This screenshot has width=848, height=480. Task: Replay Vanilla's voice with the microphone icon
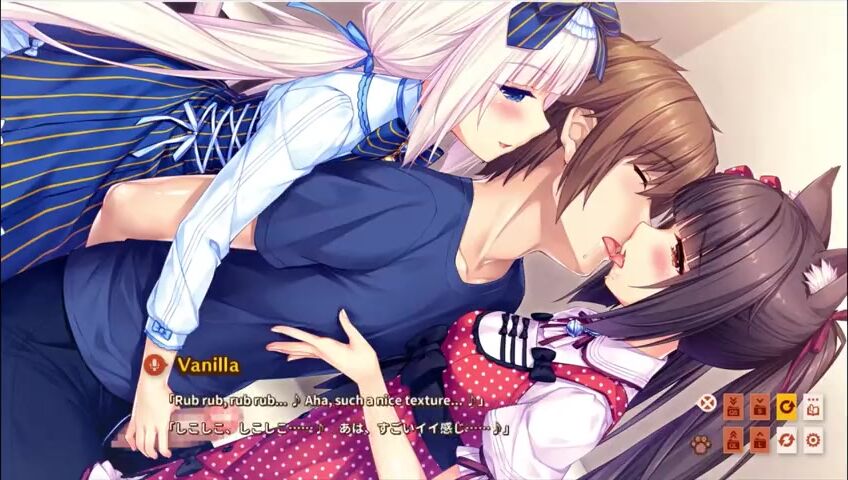154,364
